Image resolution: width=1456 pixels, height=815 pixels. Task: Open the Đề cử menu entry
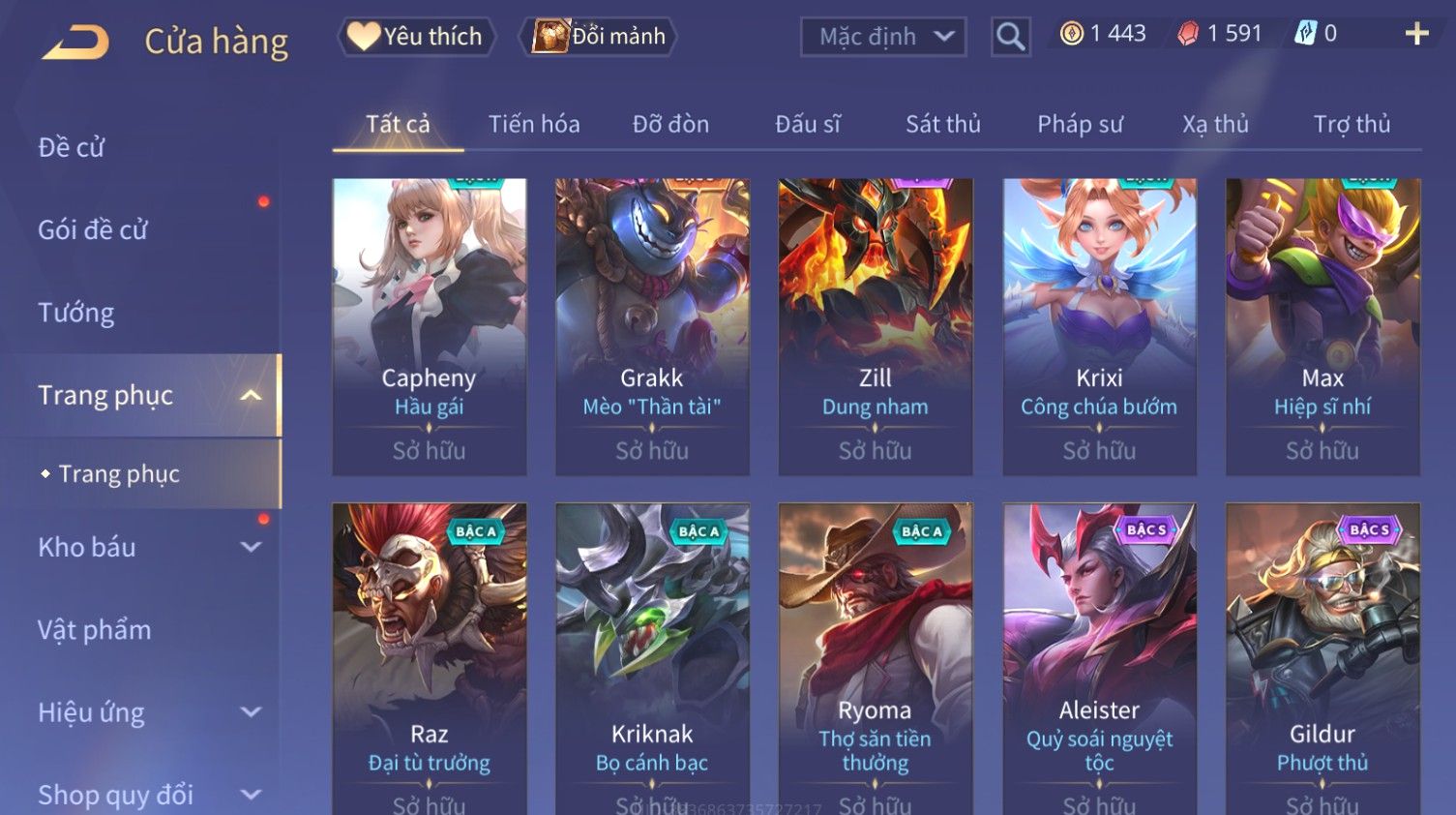(x=72, y=147)
